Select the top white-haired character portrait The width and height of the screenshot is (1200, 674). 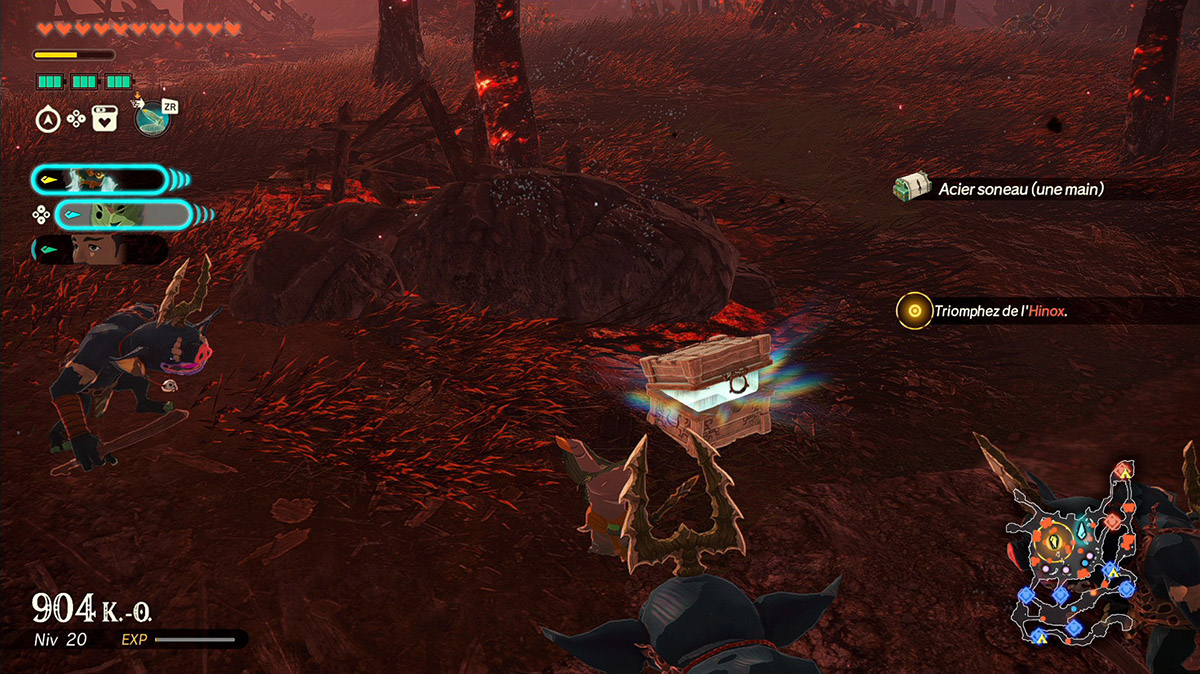click(98, 180)
